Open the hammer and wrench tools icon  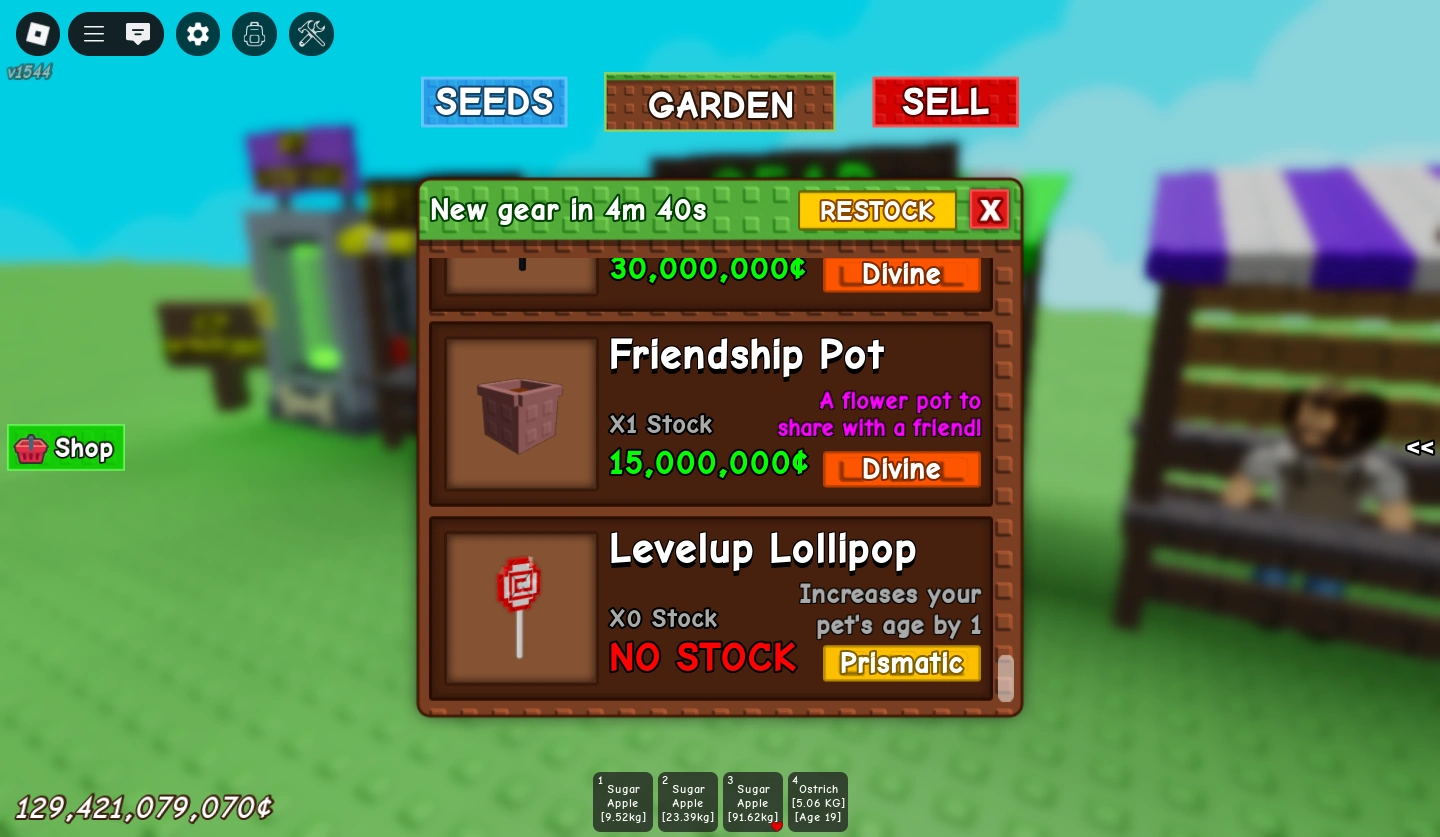(311, 33)
